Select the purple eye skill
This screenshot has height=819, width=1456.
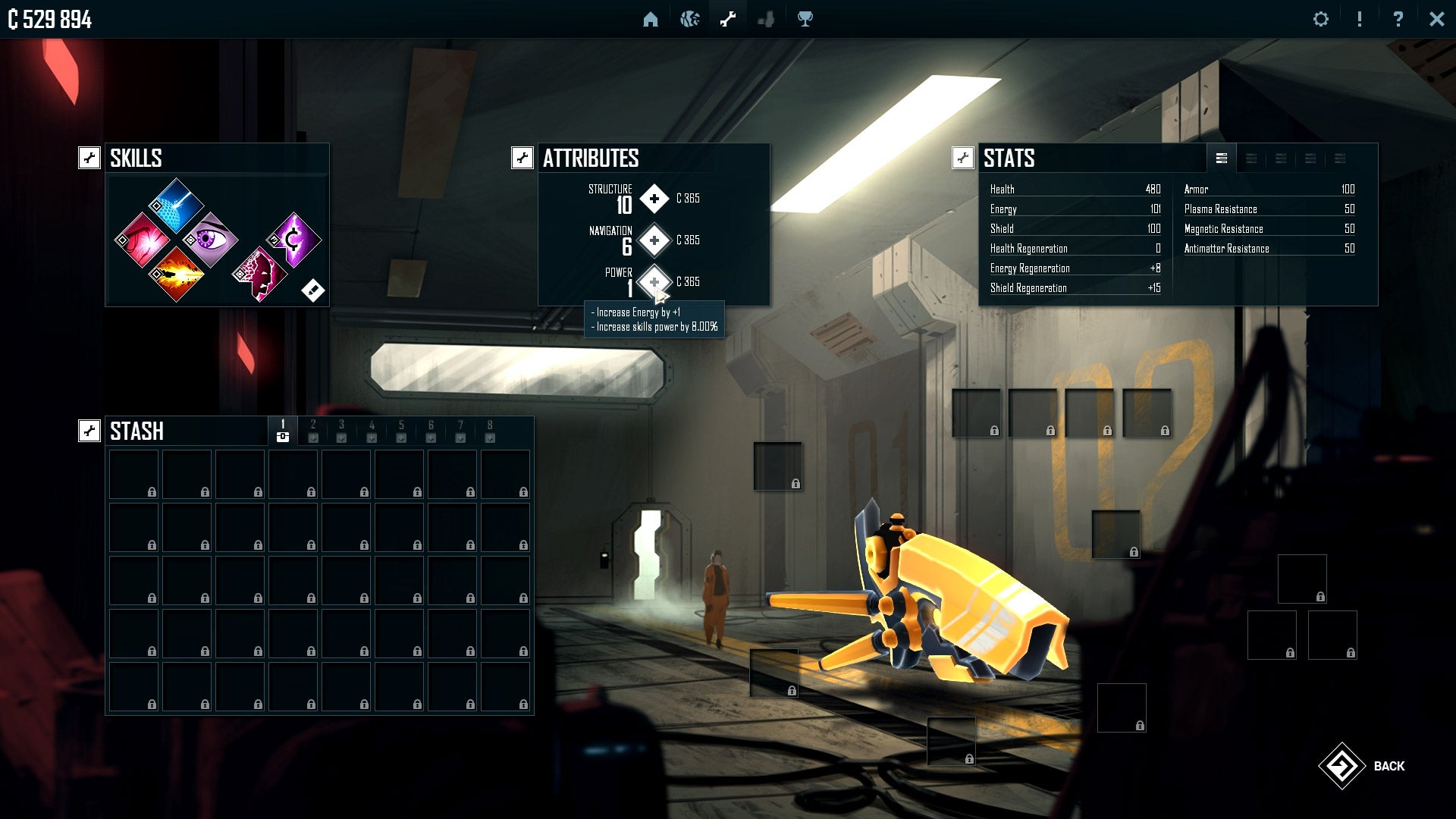pos(210,240)
